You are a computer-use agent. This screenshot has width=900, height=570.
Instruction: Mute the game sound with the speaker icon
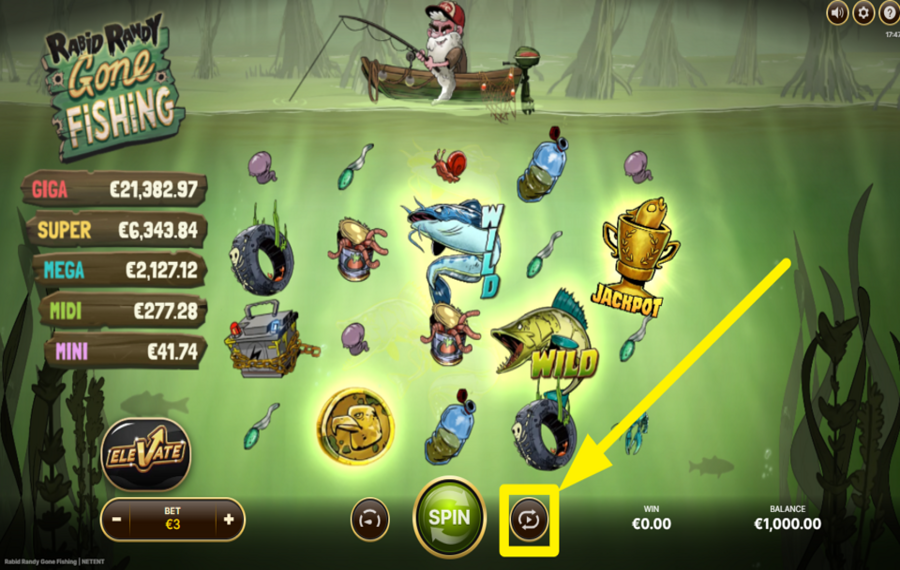point(838,12)
